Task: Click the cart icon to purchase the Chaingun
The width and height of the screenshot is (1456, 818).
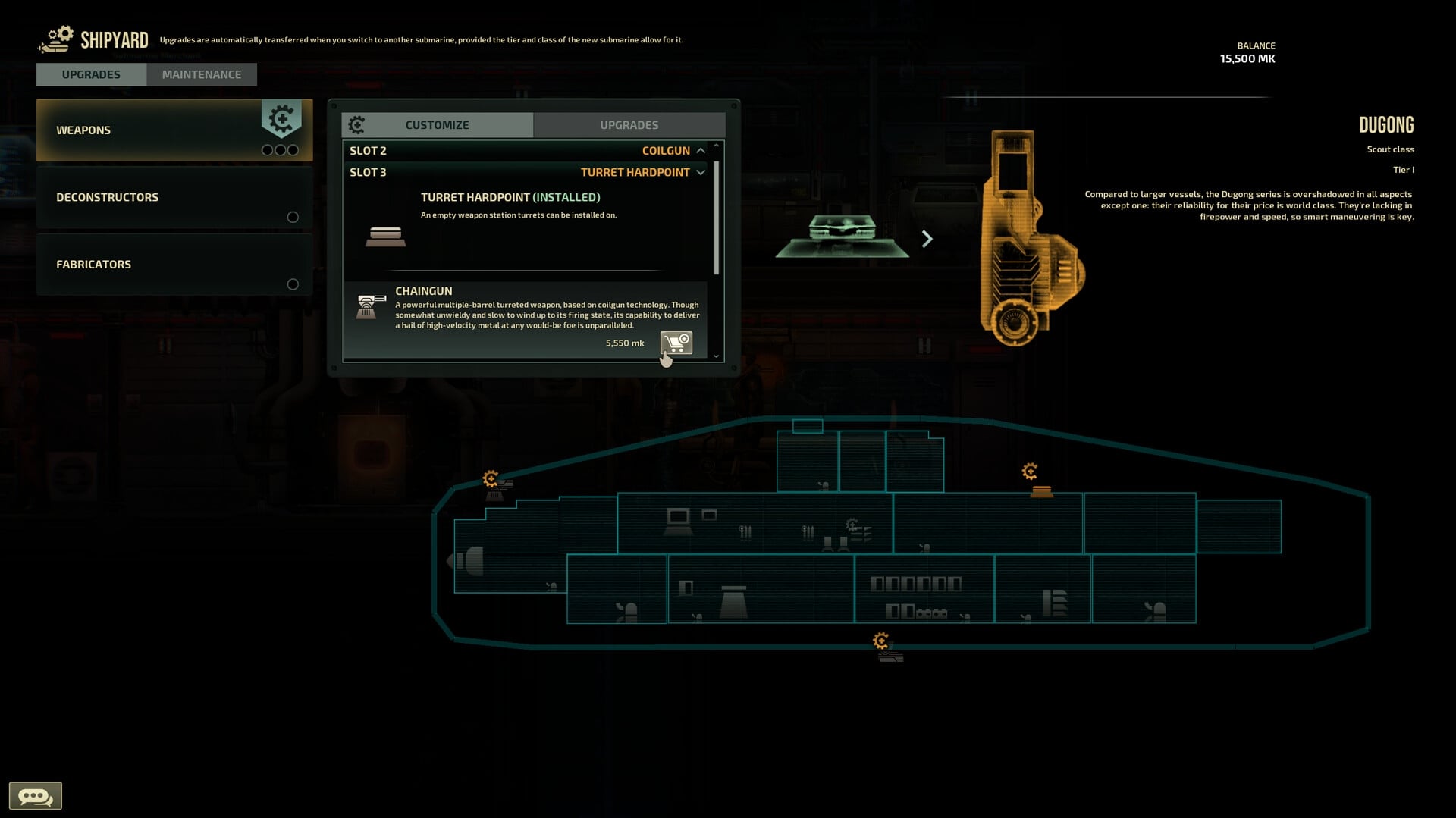Action: click(674, 343)
